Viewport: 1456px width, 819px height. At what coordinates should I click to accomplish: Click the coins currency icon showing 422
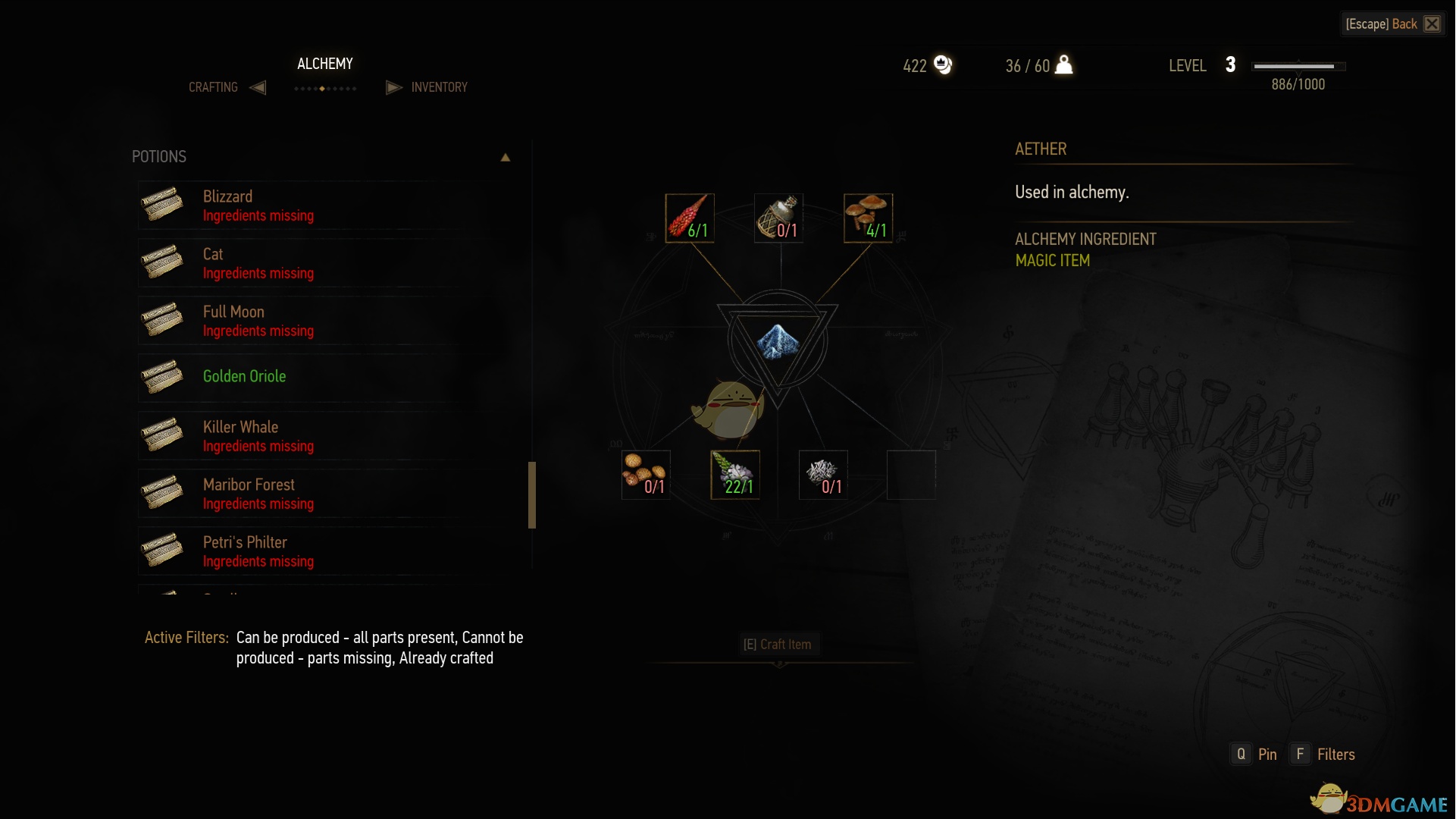click(944, 65)
